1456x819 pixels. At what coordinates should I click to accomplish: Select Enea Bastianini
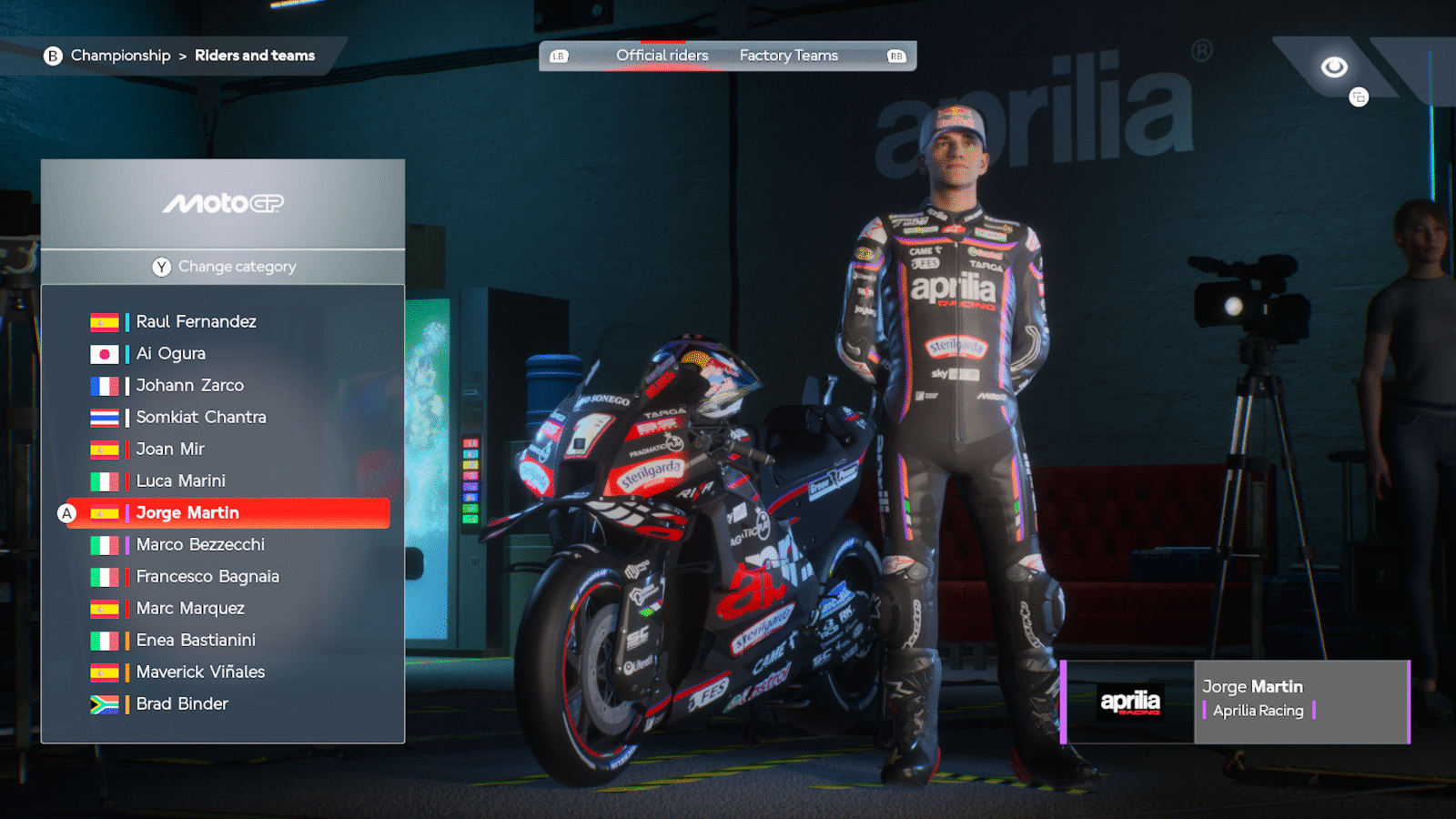point(196,641)
